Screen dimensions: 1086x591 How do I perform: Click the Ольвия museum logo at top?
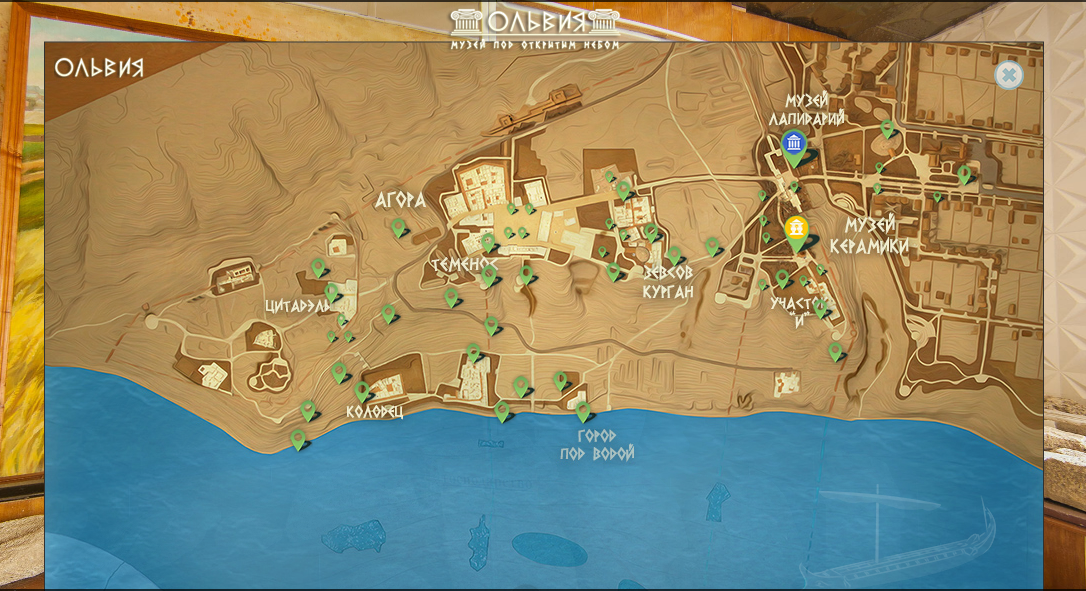pos(535,27)
